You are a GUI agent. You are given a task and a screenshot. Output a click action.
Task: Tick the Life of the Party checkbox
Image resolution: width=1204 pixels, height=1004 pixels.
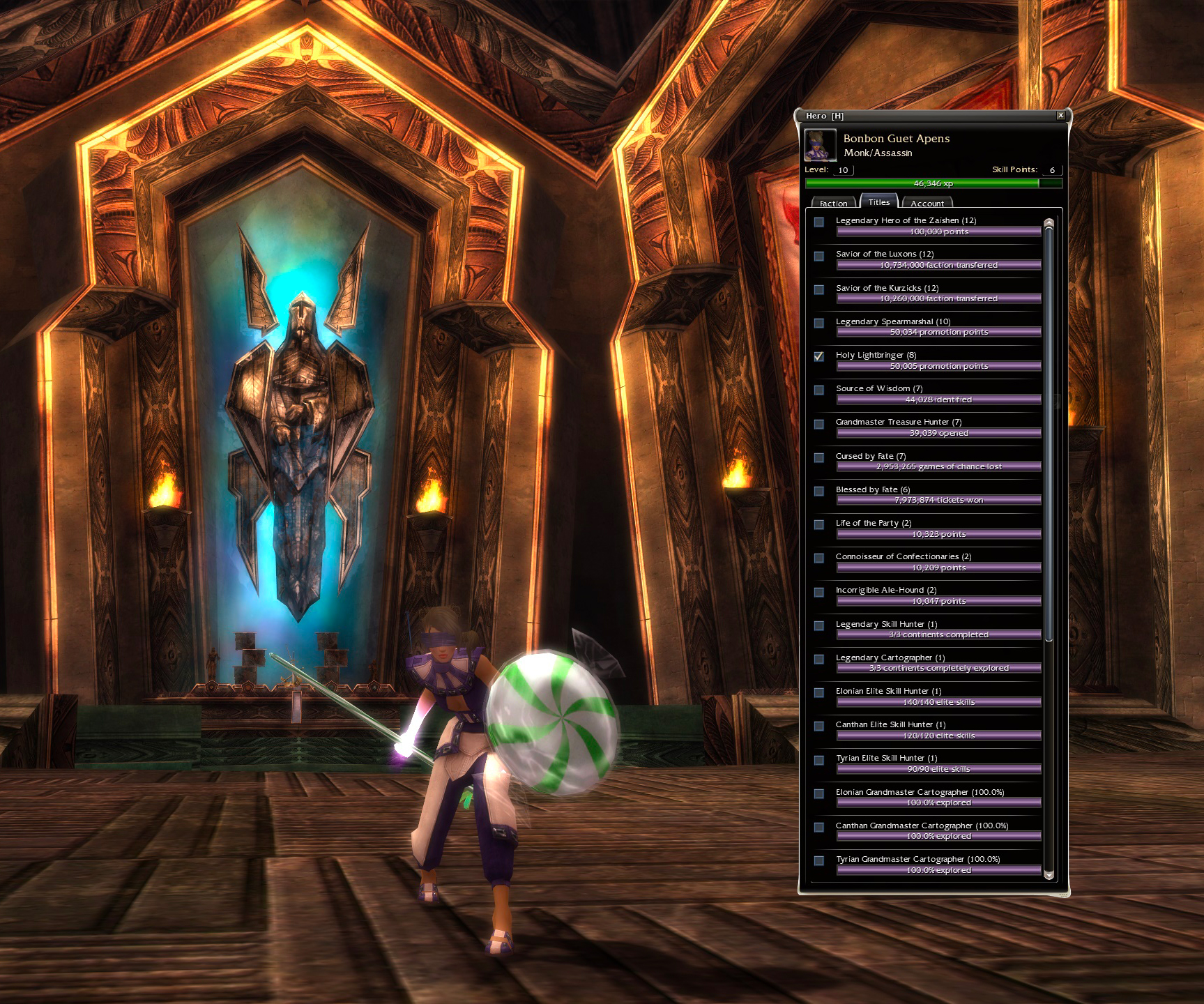[819, 524]
